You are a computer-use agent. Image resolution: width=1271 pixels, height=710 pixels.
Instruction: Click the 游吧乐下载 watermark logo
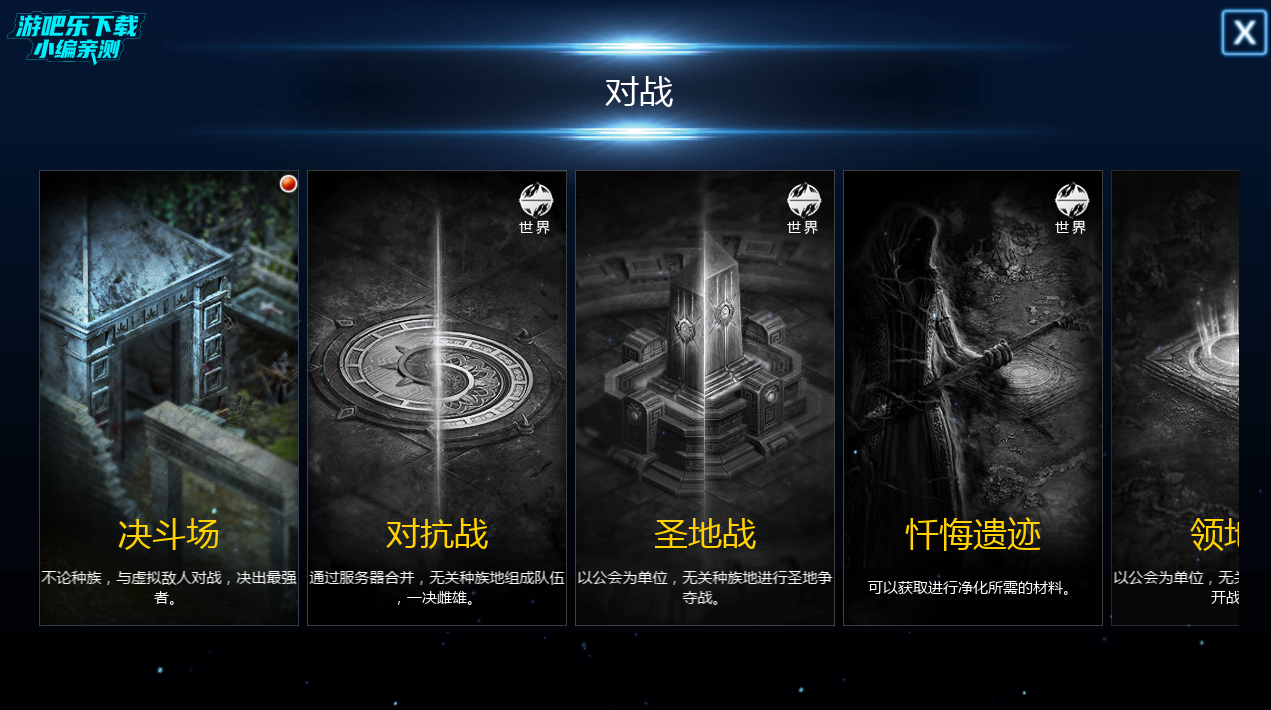77,38
